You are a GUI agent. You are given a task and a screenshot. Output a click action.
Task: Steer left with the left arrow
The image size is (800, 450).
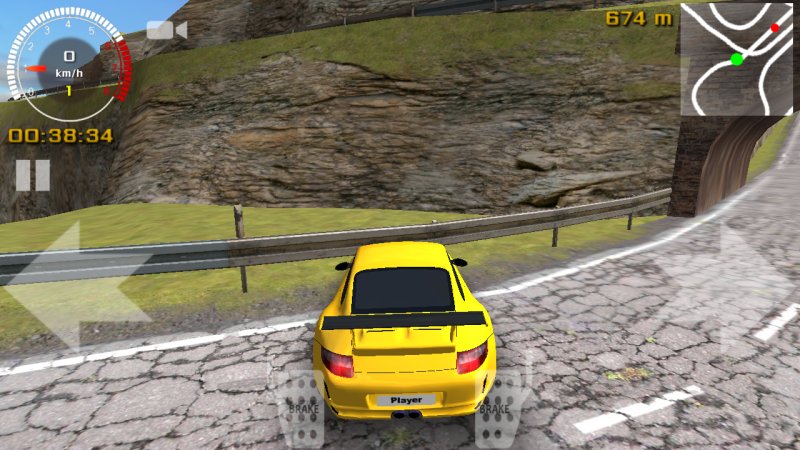click(75, 287)
